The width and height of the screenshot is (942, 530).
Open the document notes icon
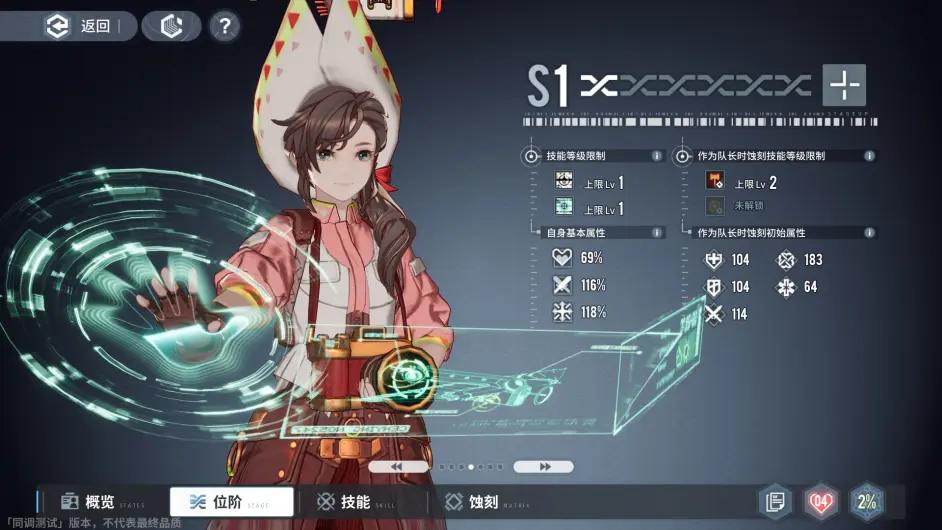(774, 501)
